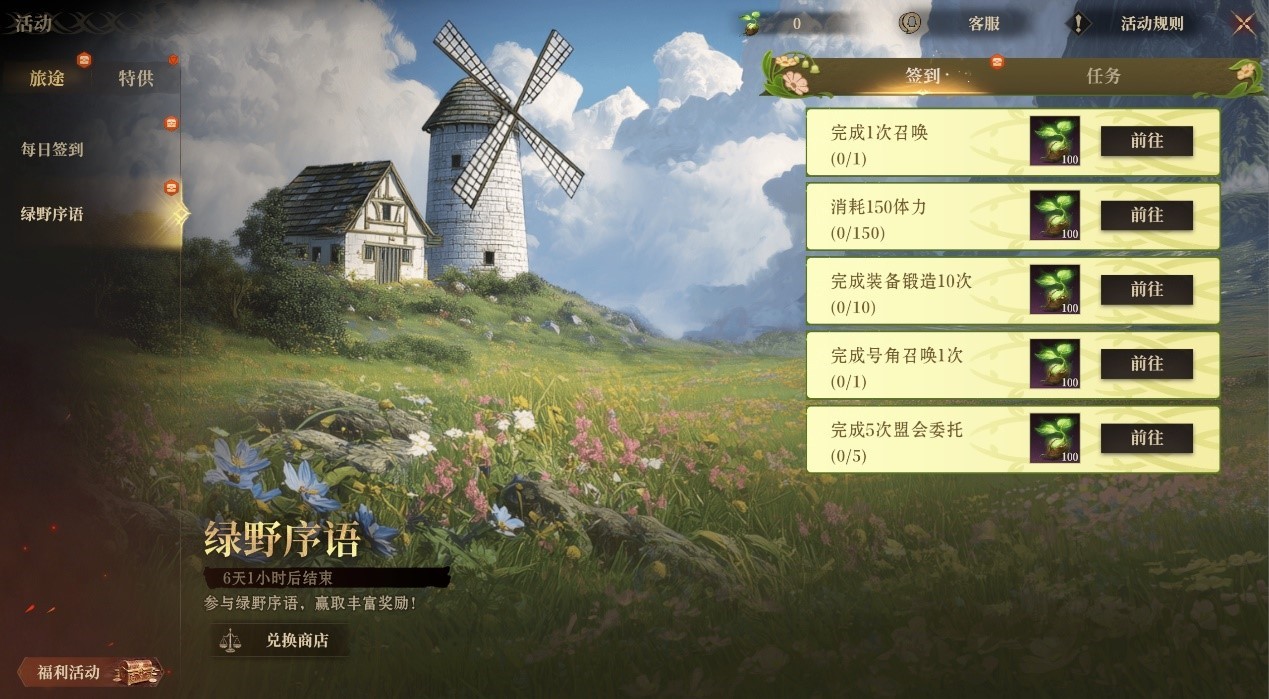The image size is (1269, 699).
Task: Hit 前往 next to 完成5次盟会委托
Action: (x=1146, y=438)
